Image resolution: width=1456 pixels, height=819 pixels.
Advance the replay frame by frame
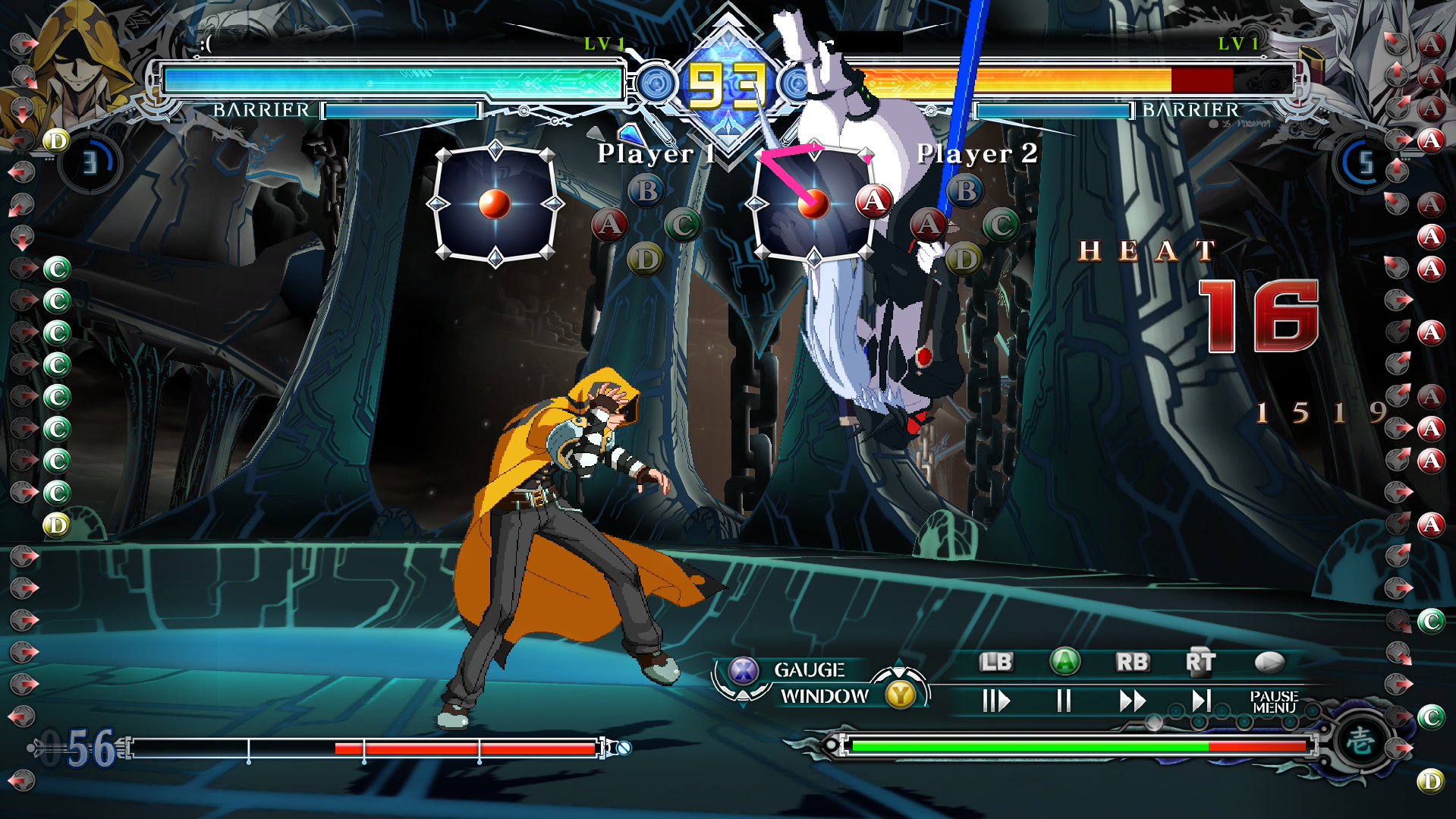[x=995, y=700]
